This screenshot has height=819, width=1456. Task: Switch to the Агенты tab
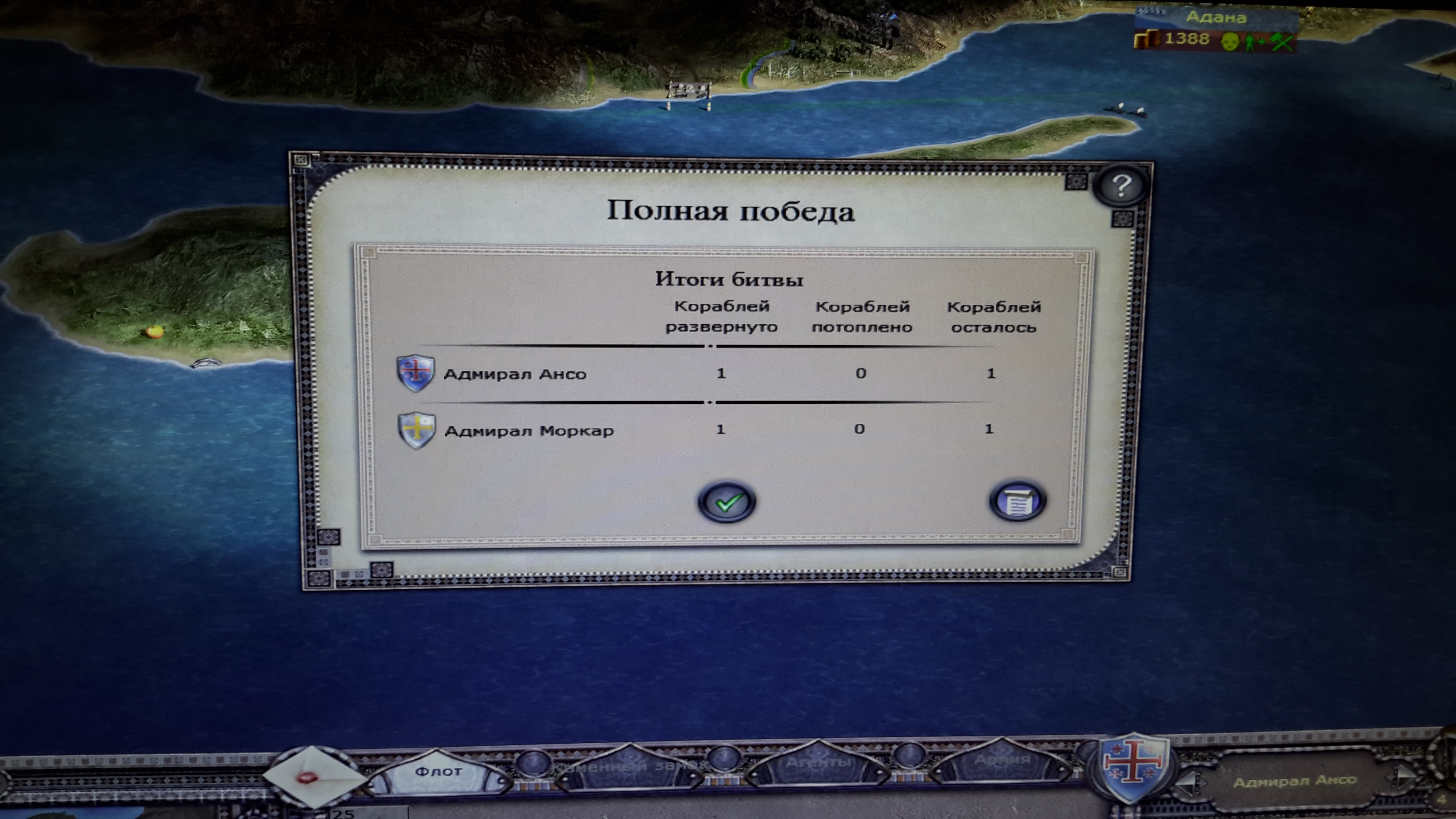(x=817, y=764)
